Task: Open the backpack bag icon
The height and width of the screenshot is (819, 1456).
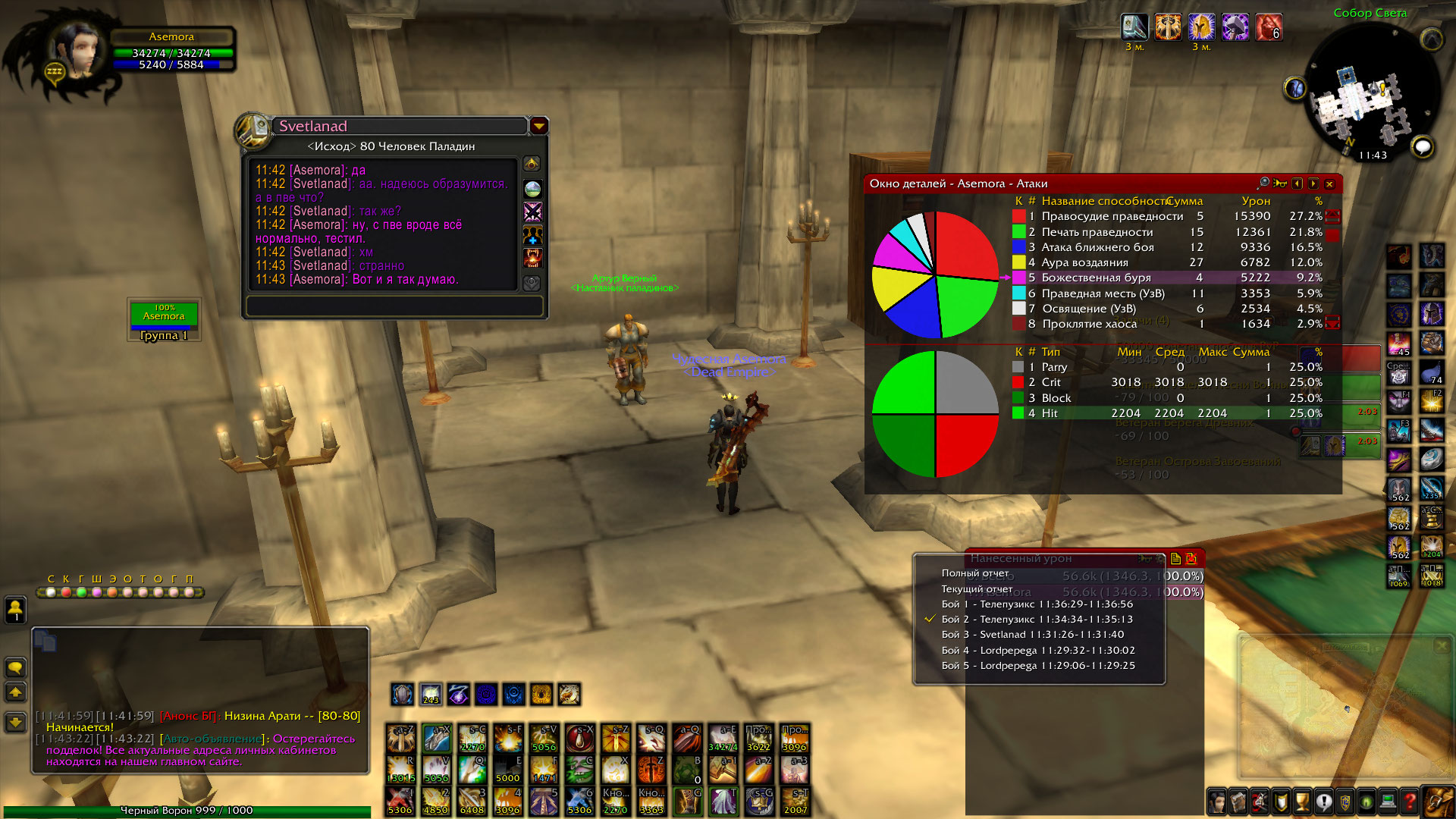Action: point(1437,801)
